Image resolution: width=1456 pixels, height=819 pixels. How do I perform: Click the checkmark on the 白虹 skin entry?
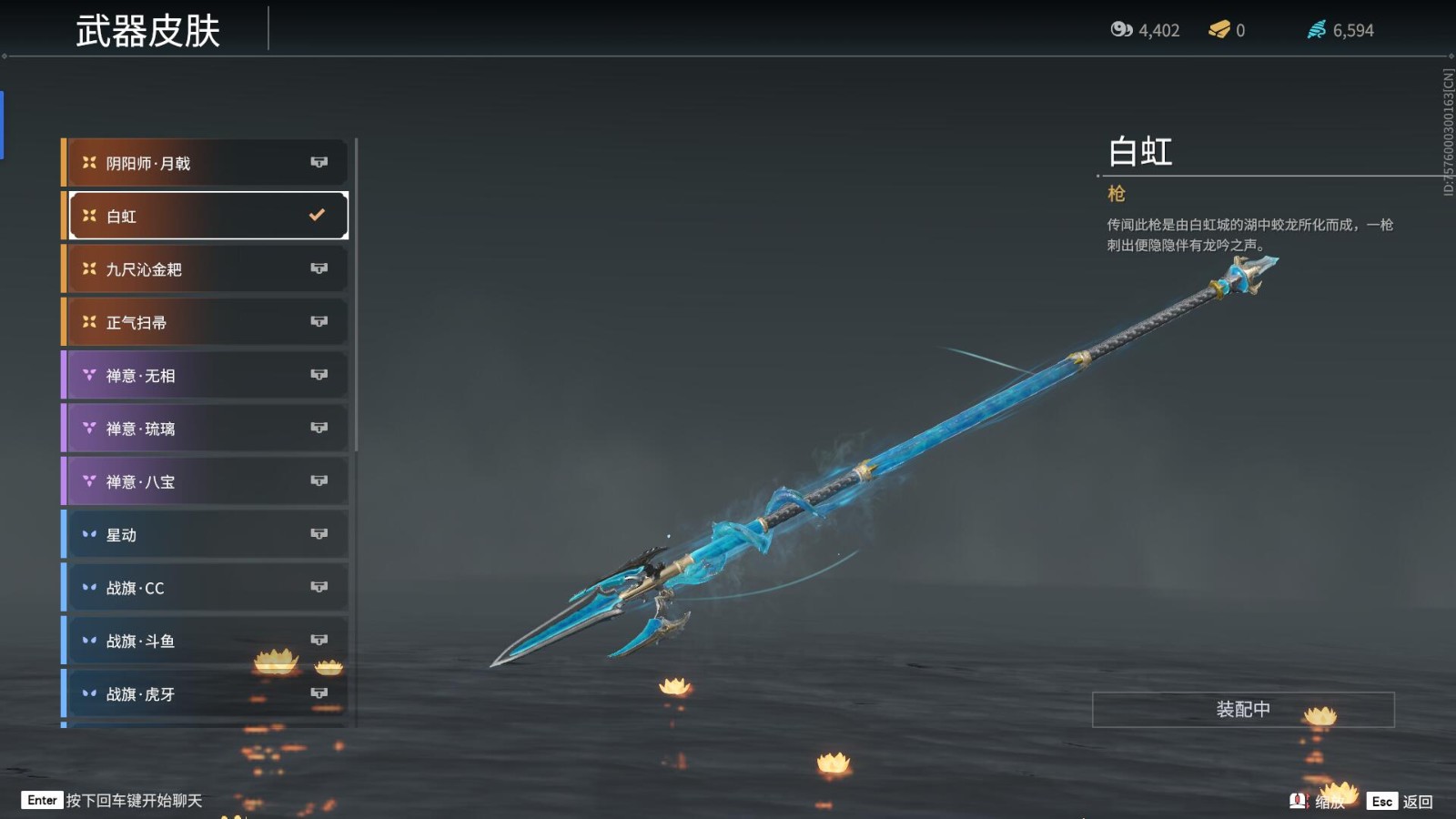(316, 215)
